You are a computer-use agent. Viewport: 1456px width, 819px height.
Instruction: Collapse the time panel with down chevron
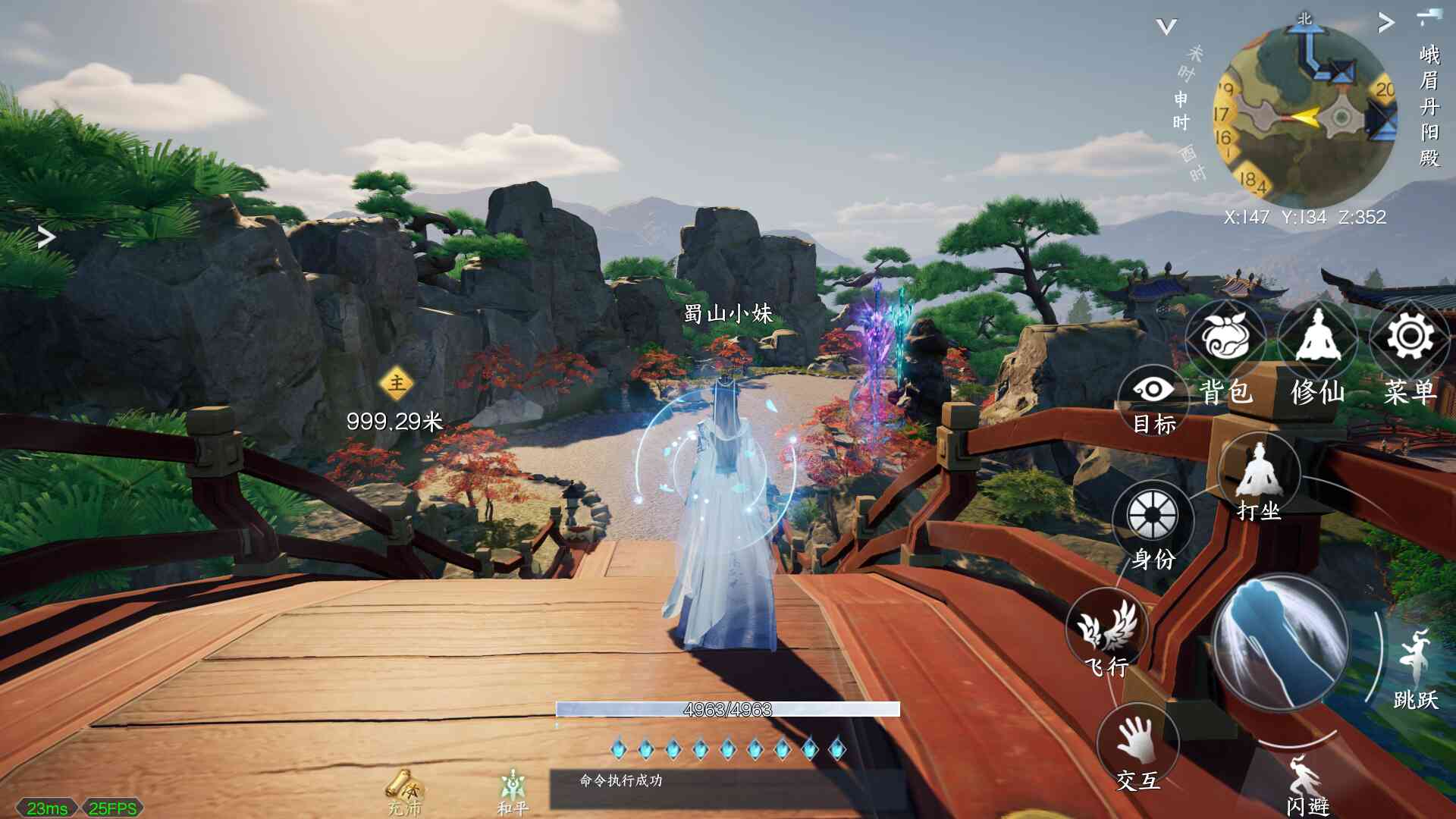pos(1166,27)
